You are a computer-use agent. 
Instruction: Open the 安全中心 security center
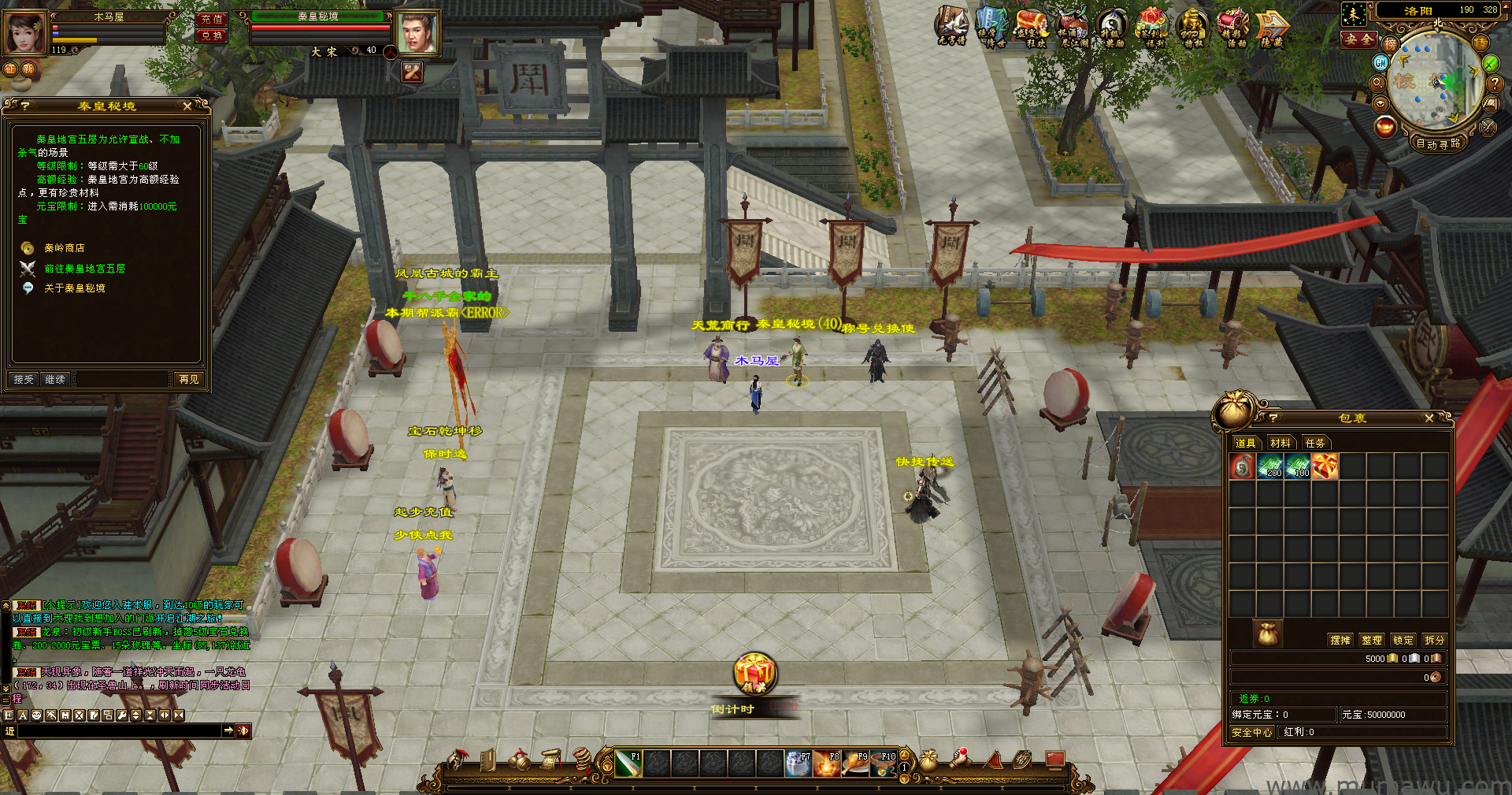(1252, 732)
